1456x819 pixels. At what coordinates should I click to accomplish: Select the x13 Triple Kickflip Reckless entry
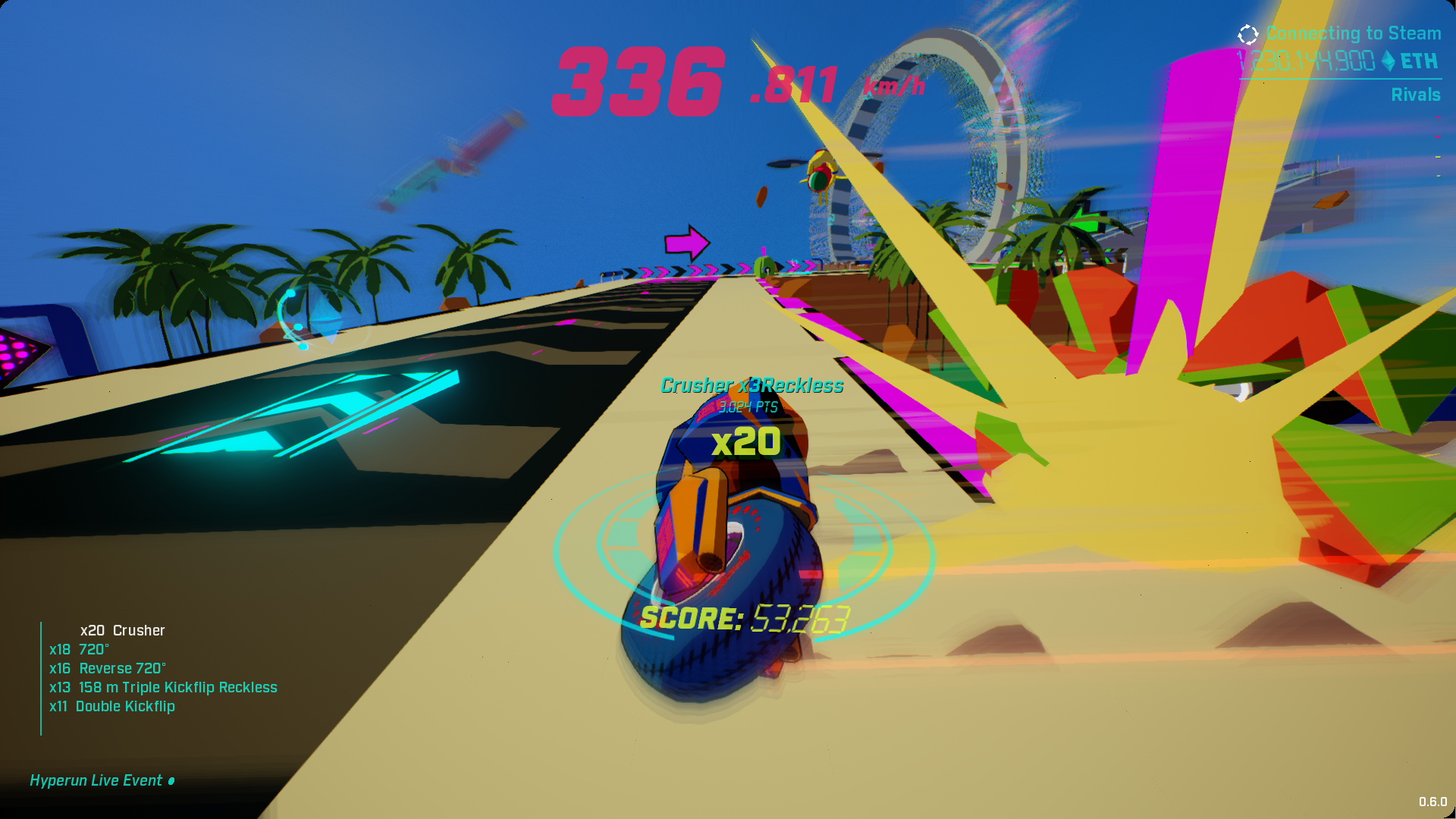163,687
